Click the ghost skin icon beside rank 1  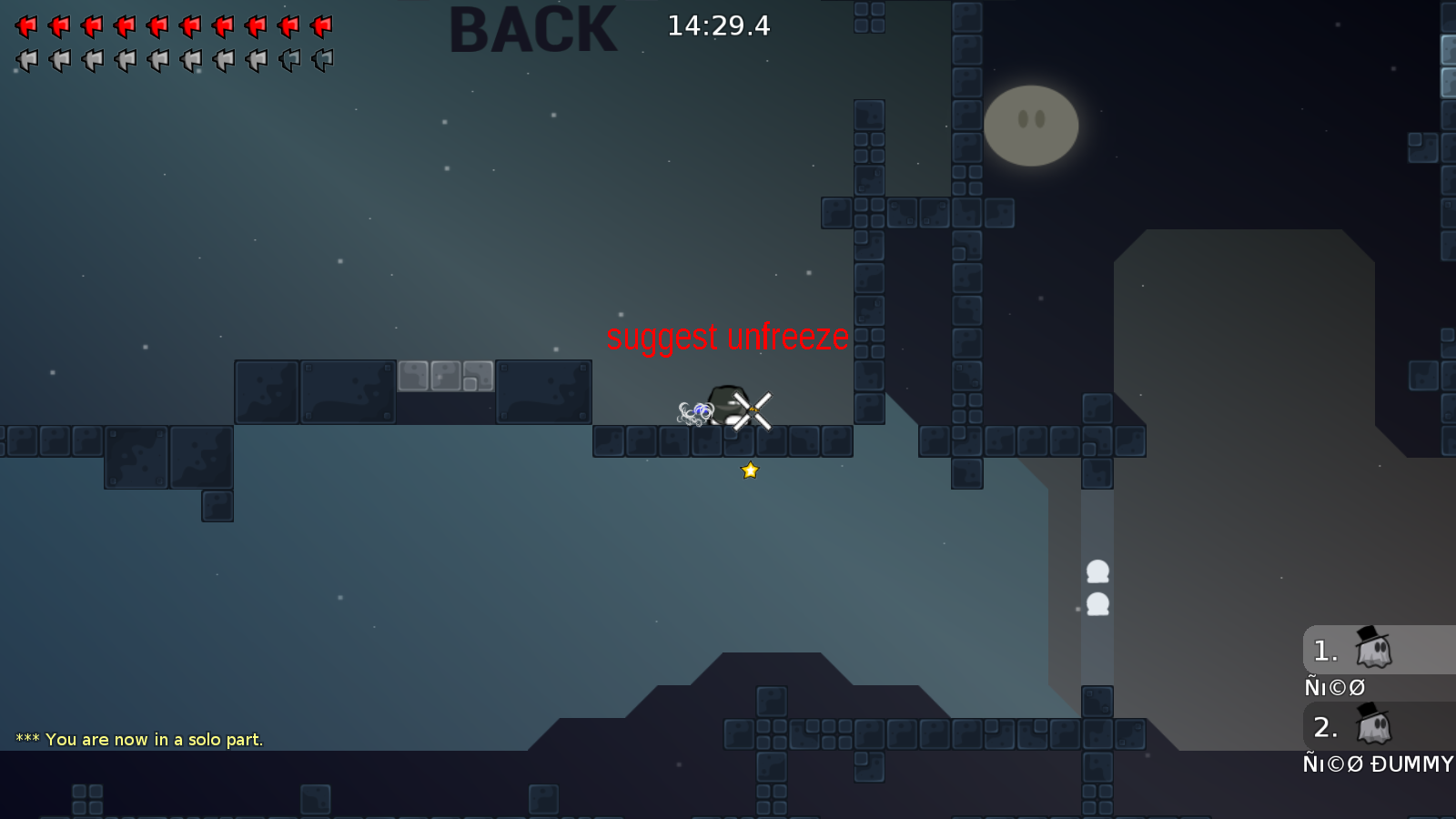click(x=1374, y=651)
